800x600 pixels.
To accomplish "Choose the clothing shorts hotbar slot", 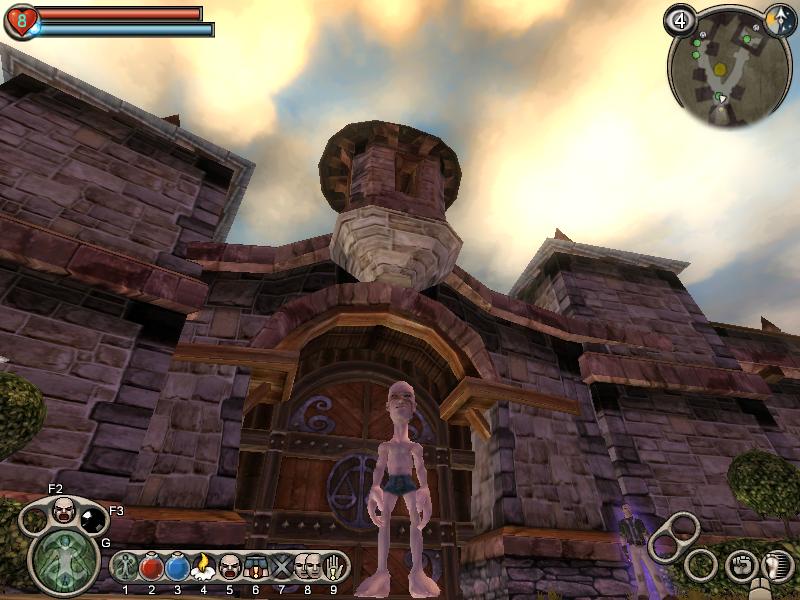I will [254, 568].
